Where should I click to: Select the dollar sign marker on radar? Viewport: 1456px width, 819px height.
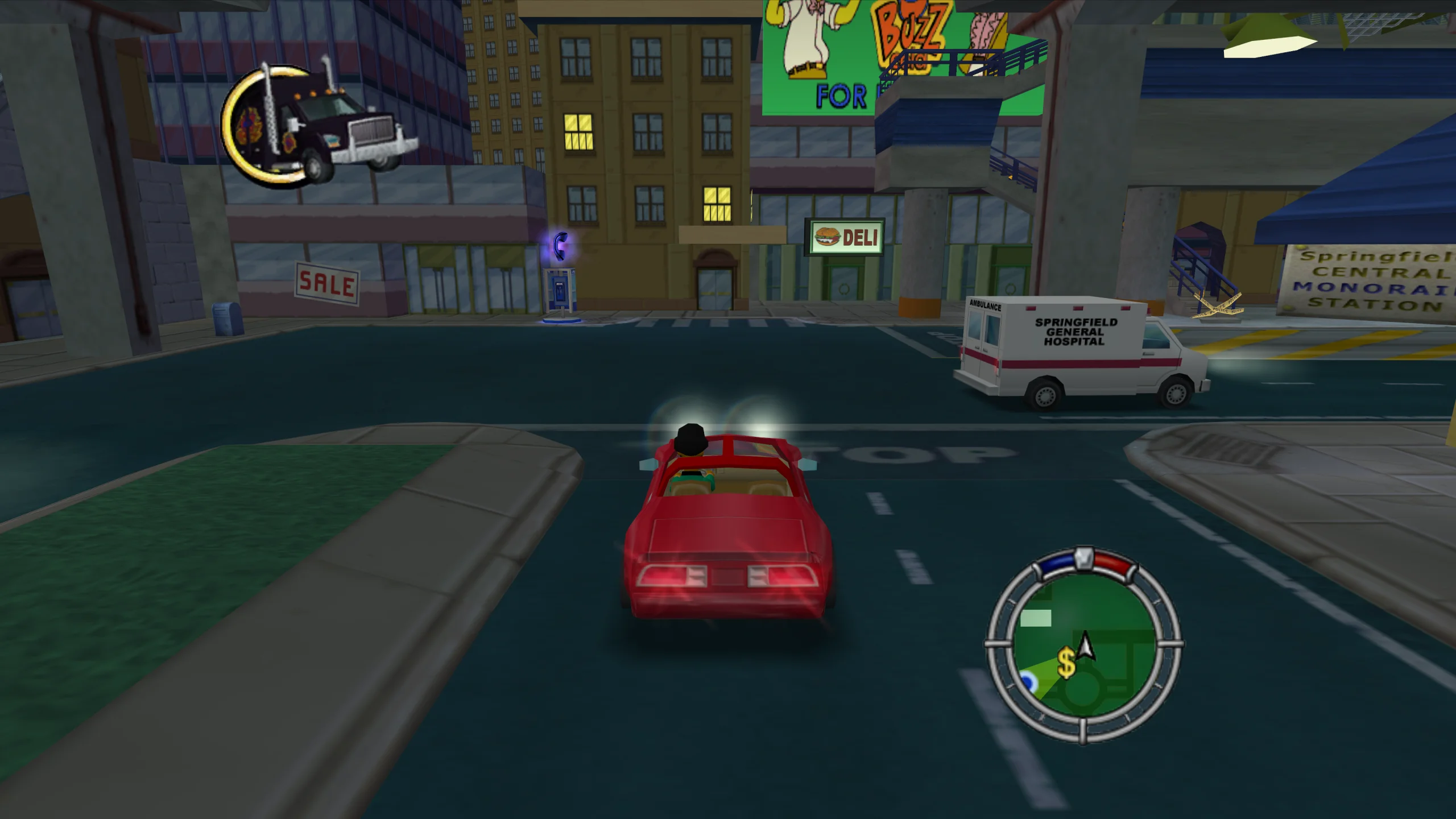click(1066, 663)
